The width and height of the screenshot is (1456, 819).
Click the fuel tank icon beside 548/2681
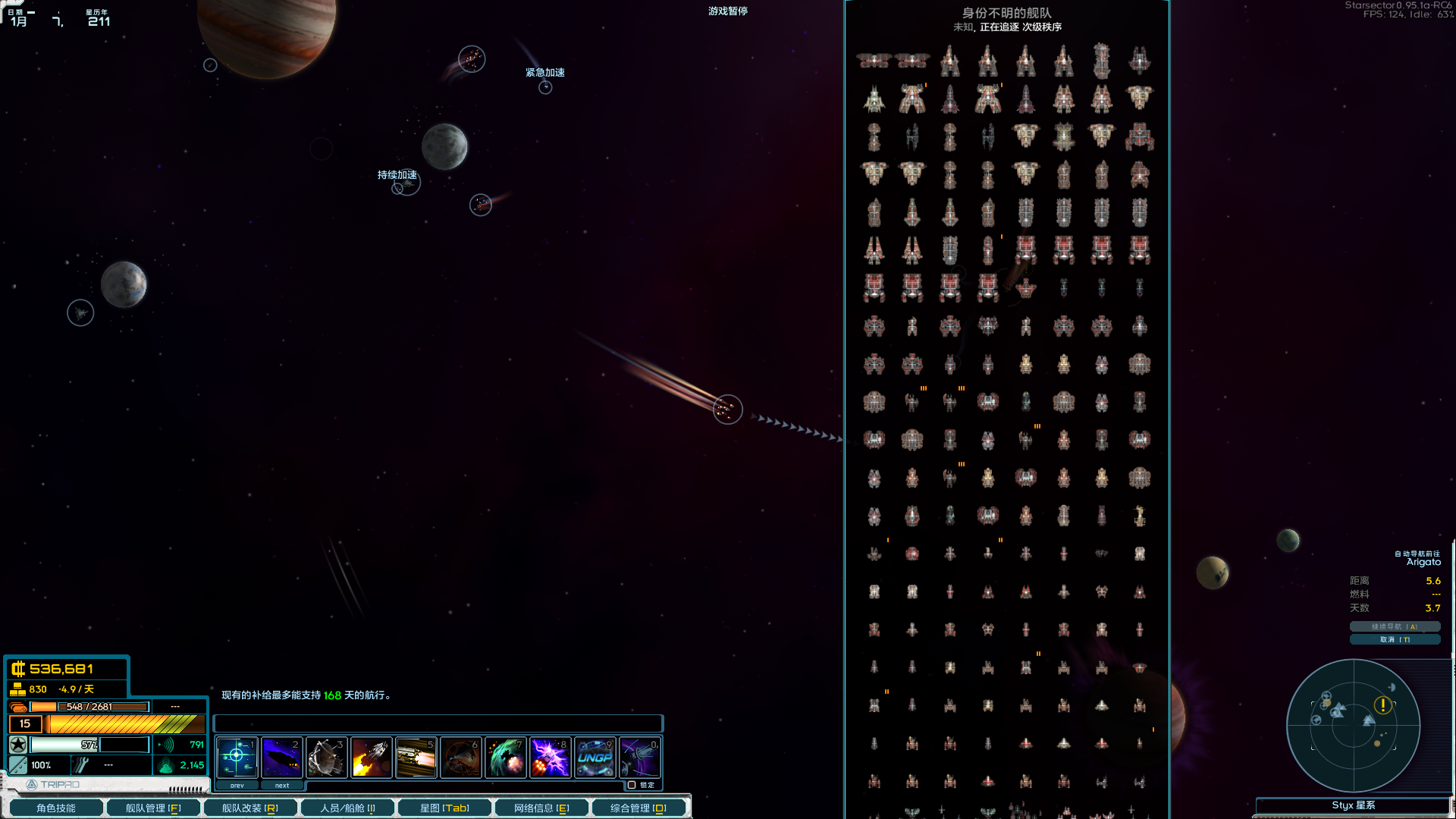coord(17,706)
